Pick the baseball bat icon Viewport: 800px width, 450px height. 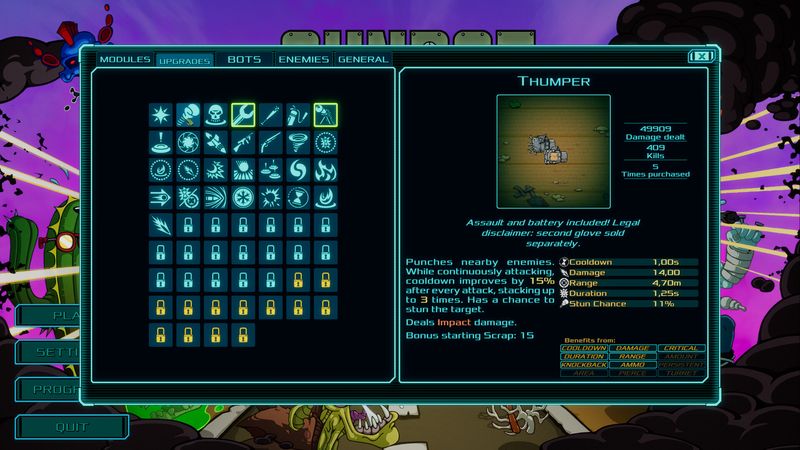(270, 115)
